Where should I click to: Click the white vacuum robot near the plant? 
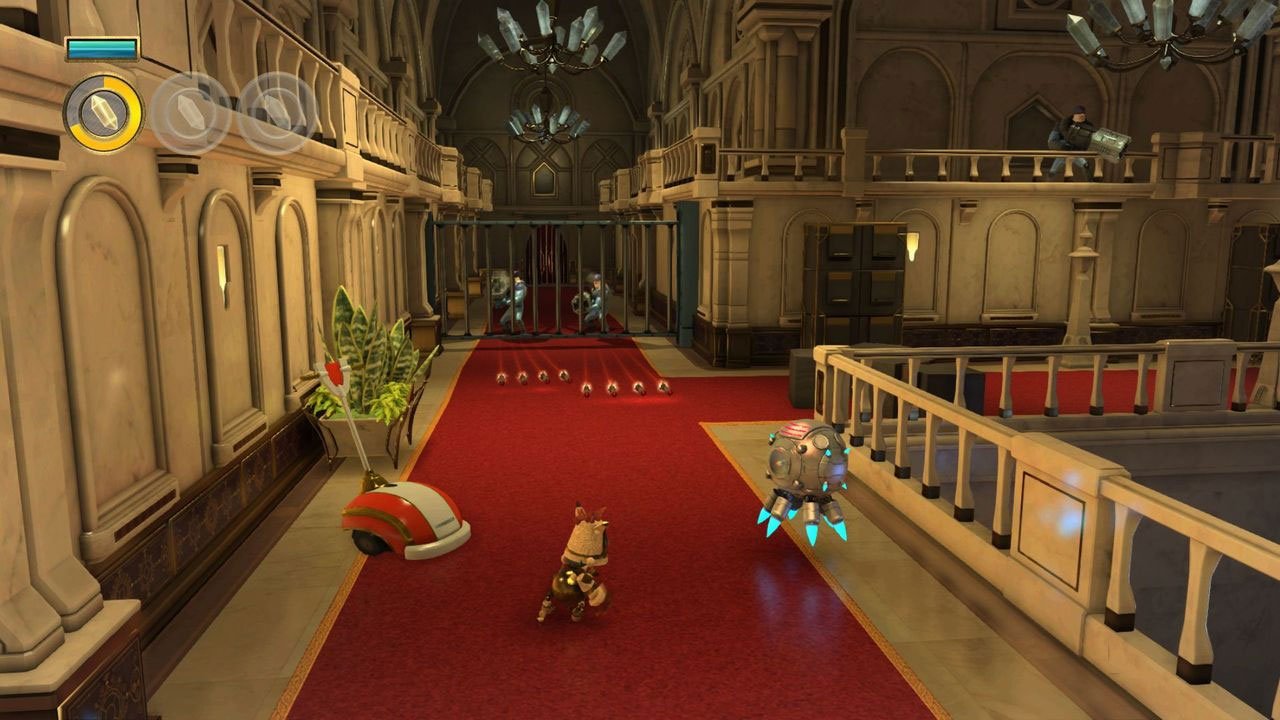(402, 517)
